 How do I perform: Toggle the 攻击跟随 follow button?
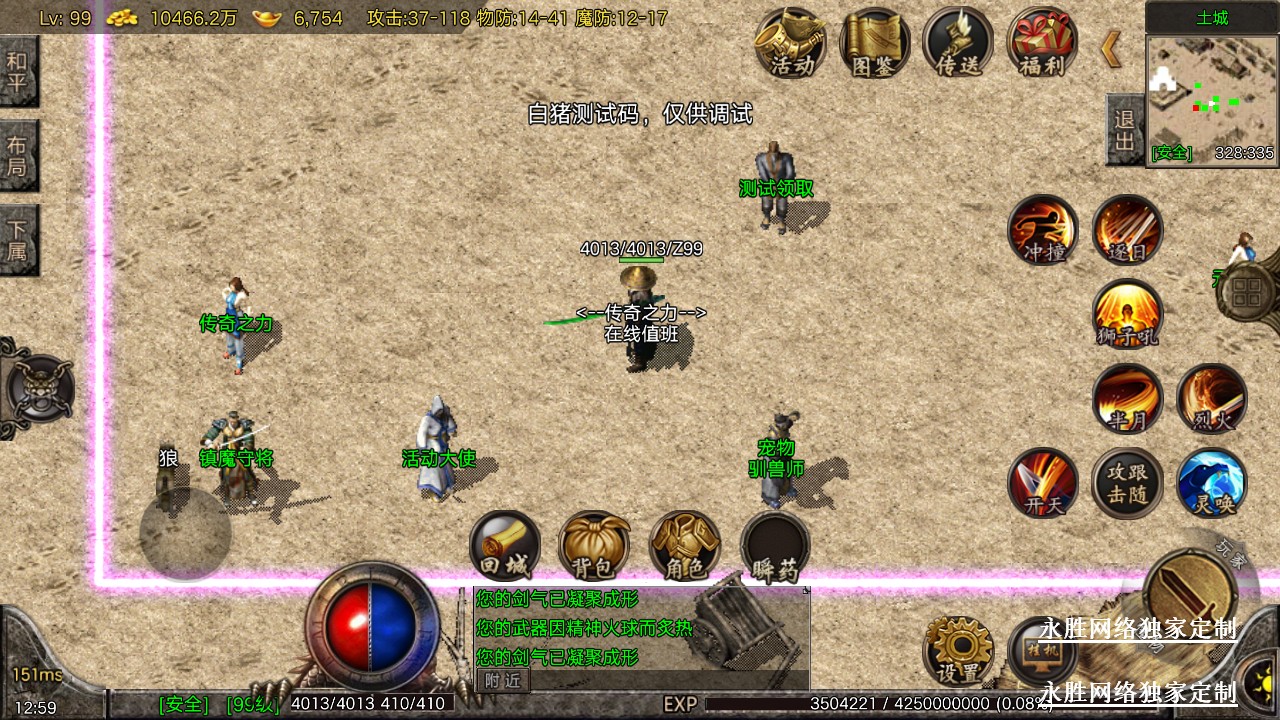click(x=1127, y=482)
